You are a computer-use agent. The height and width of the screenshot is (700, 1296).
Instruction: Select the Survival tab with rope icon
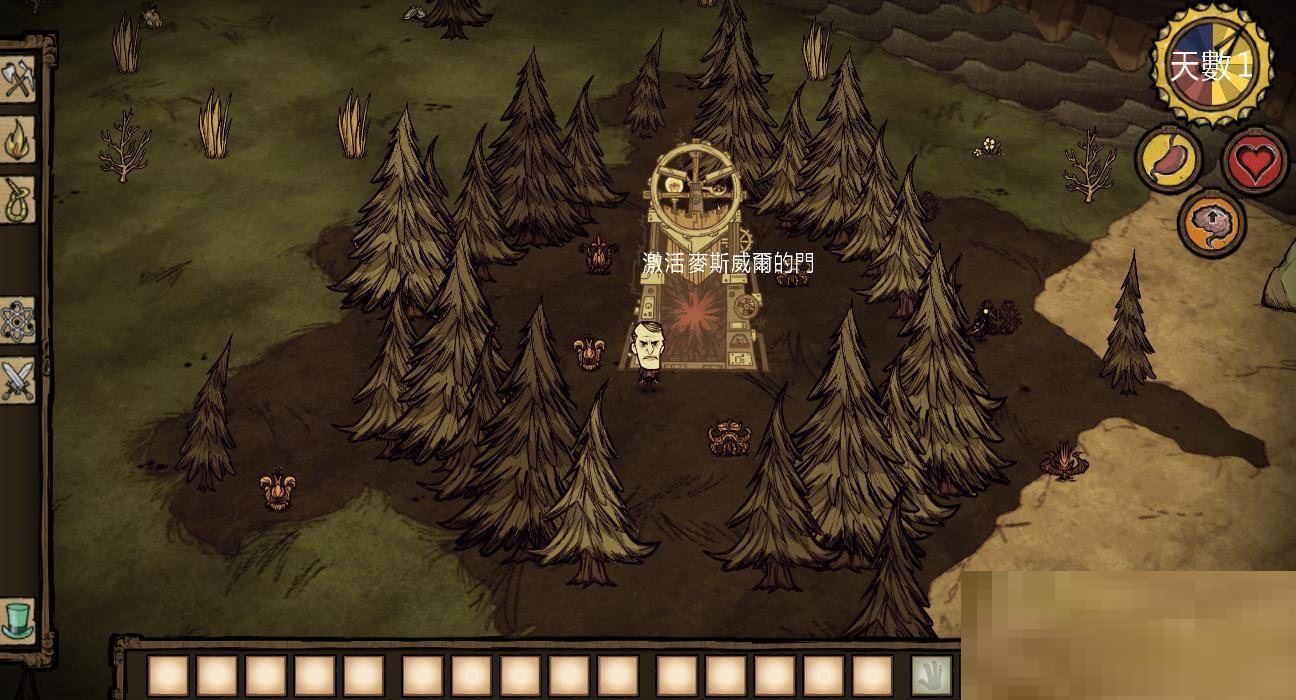[18, 200]
